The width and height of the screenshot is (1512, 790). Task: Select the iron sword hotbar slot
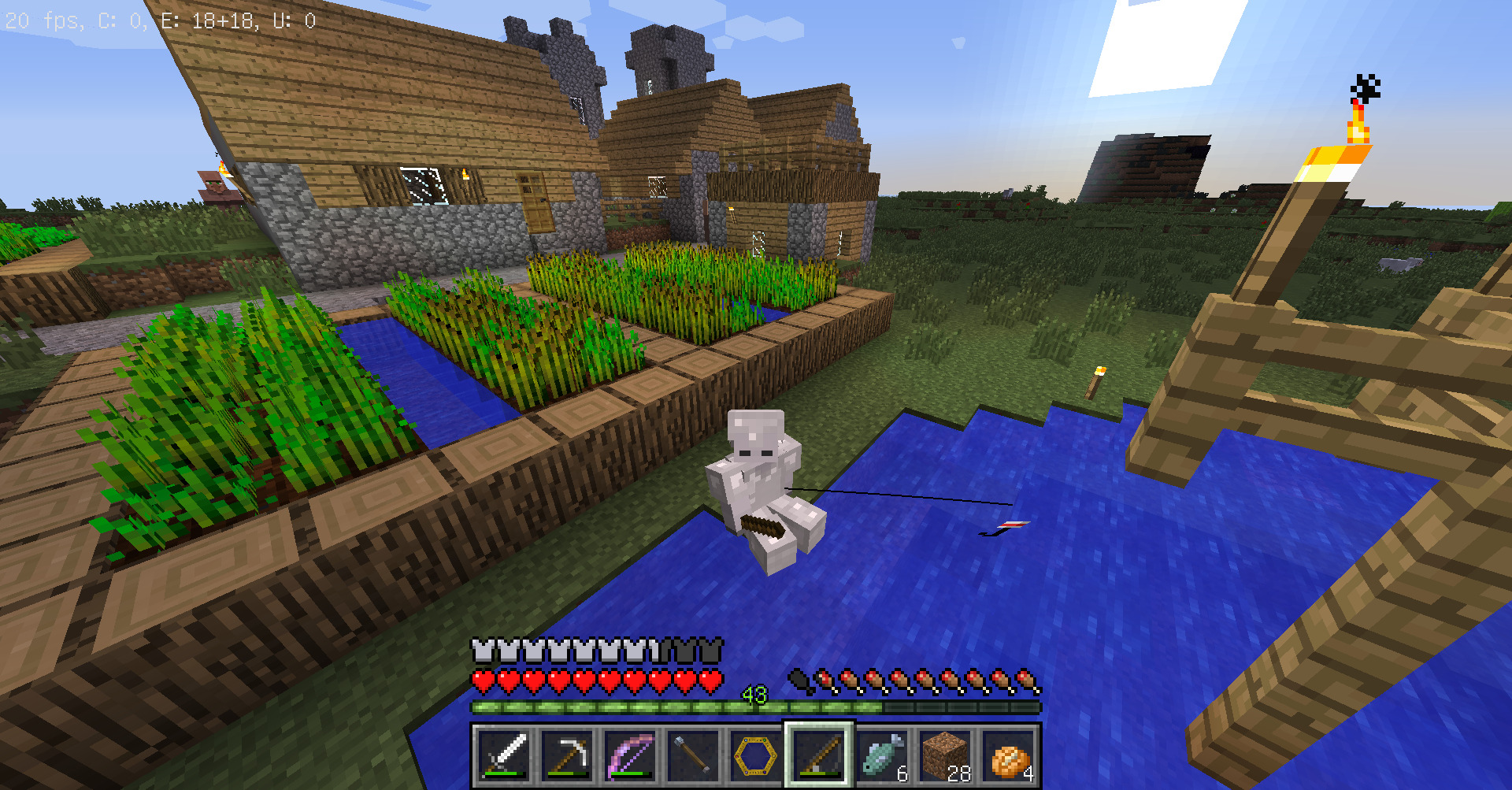505,755
